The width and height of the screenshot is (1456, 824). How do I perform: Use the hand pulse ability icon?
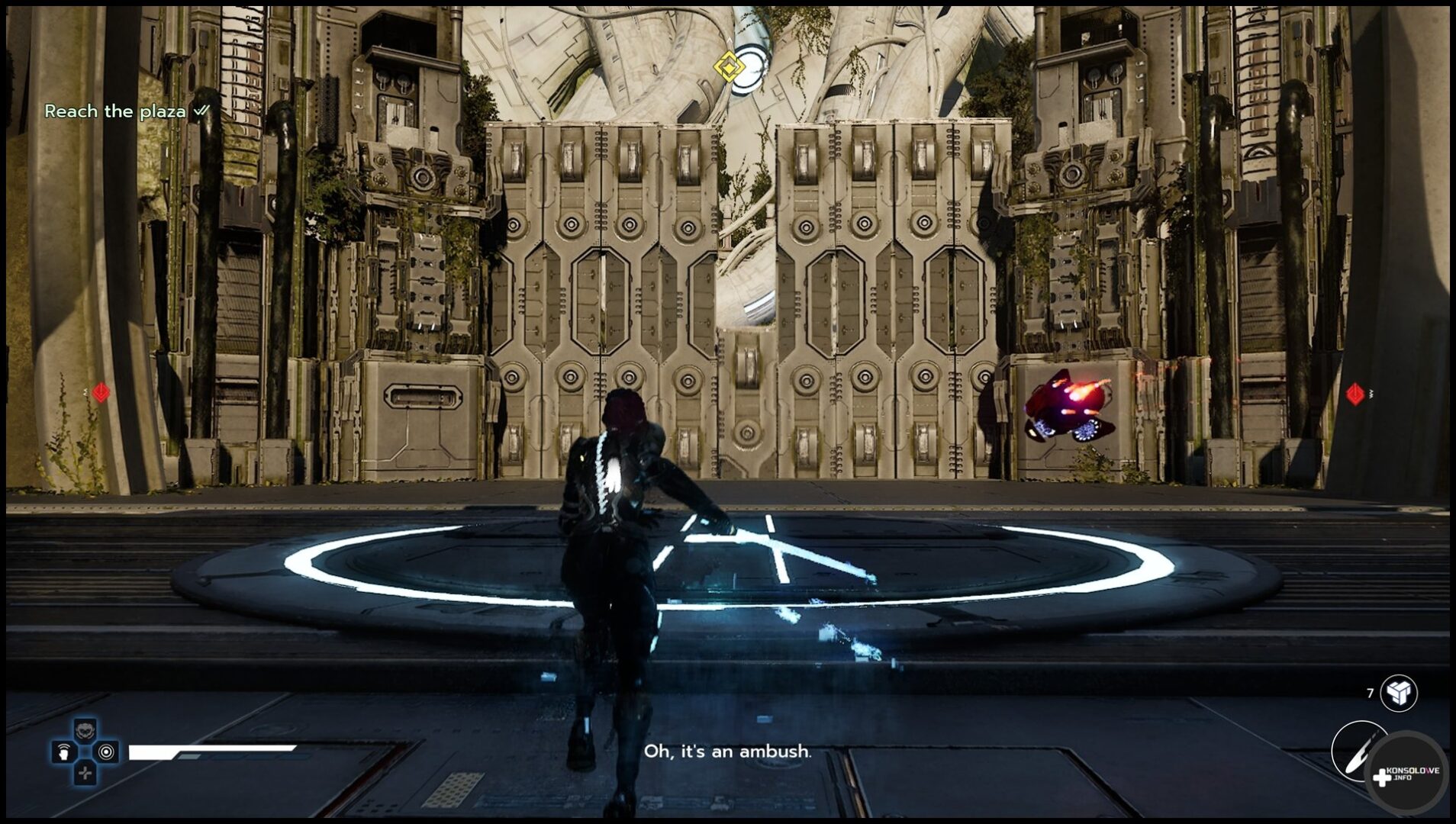point(63,752)
